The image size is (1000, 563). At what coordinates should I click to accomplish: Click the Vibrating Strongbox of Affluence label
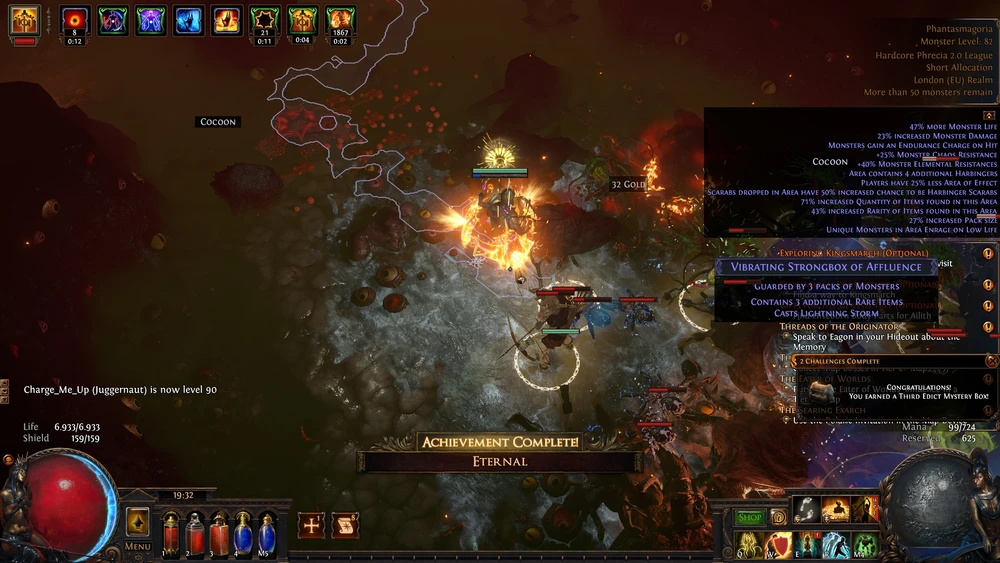pos(826,267)
